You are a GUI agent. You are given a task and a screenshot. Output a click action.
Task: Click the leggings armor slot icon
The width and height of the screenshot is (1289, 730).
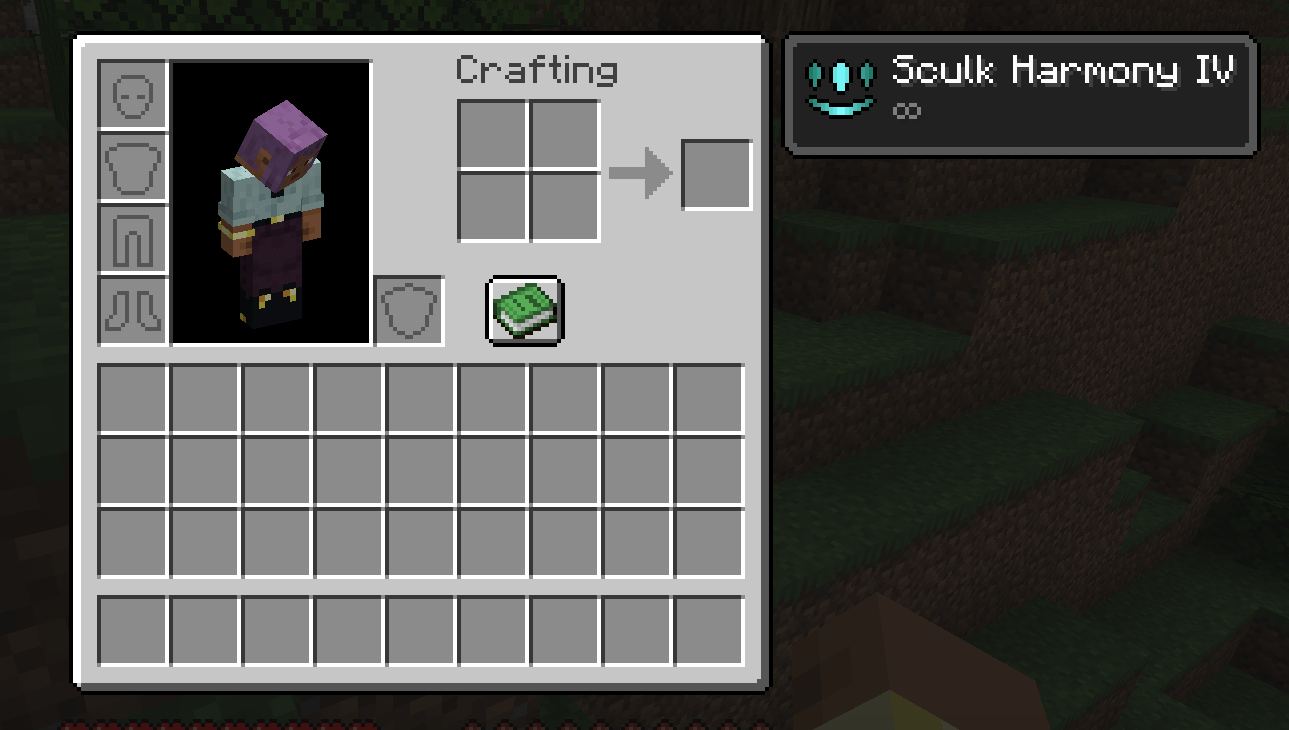pyautogui.click(x=132, y=240)
